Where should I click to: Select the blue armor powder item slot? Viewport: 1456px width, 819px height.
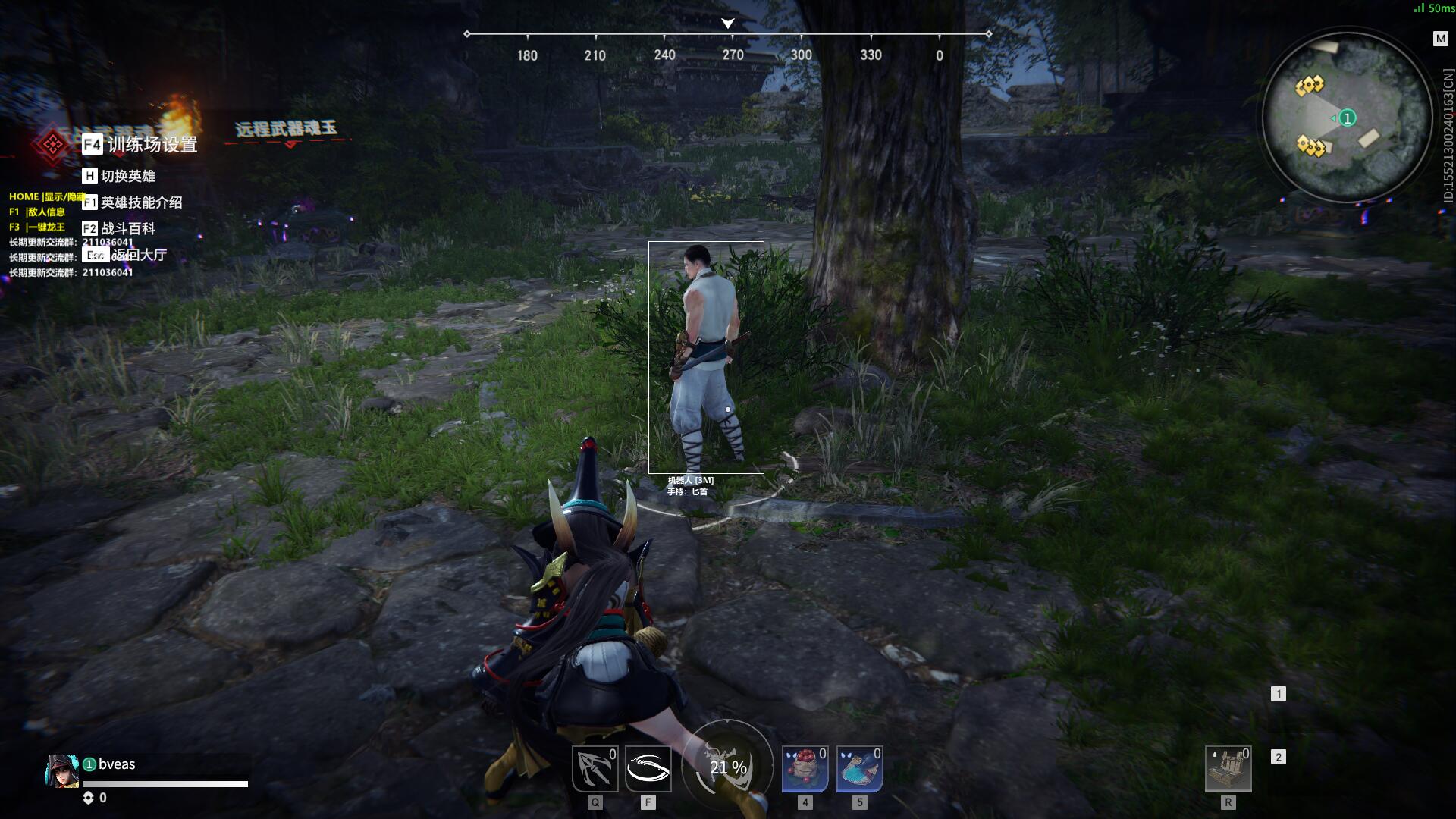click(x=859, y=769)
